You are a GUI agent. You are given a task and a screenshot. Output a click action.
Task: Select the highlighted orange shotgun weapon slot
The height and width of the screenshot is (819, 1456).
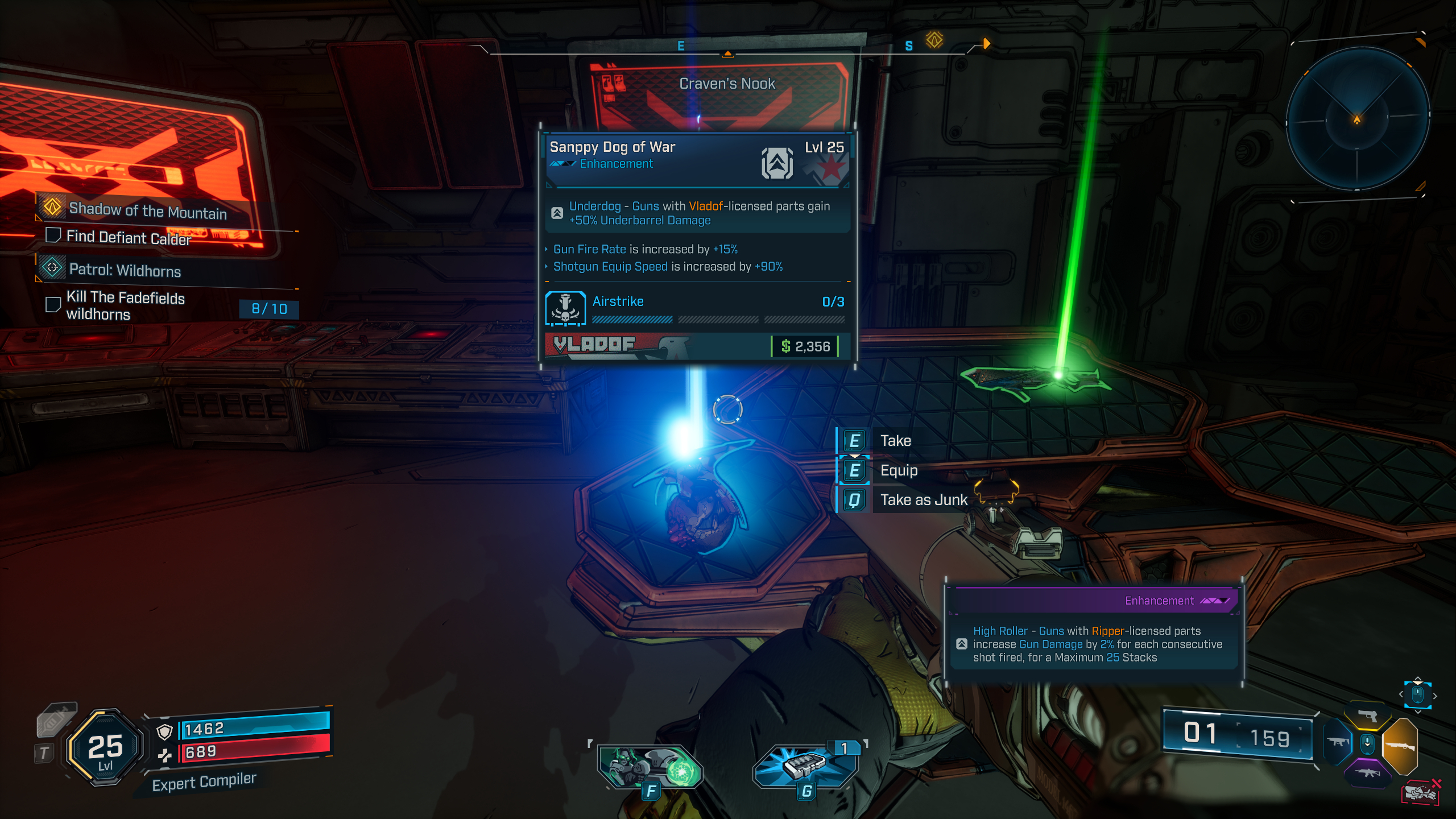[1400, 747]
